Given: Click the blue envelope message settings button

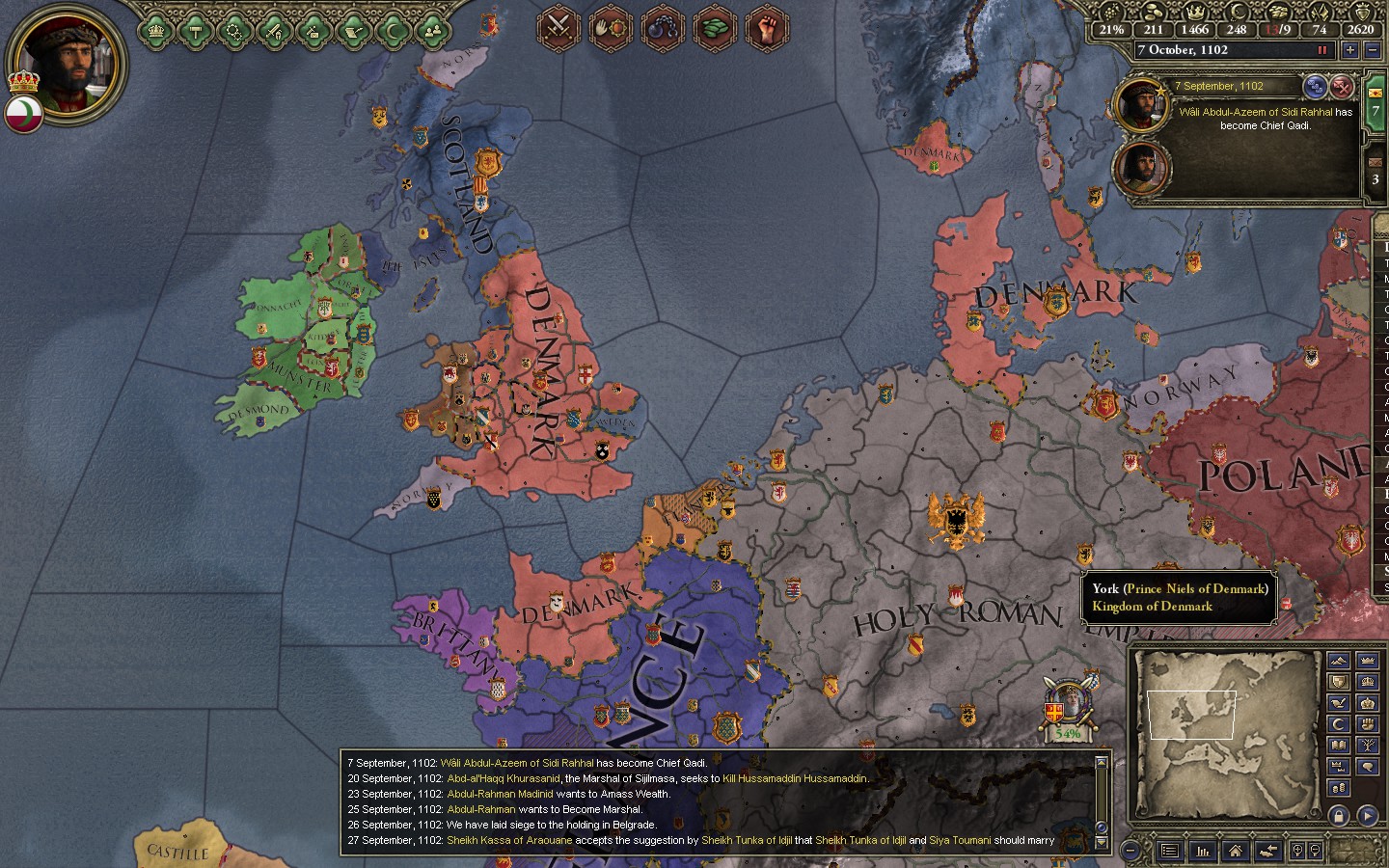Looking at the screenshot, I should point(1315,87).
